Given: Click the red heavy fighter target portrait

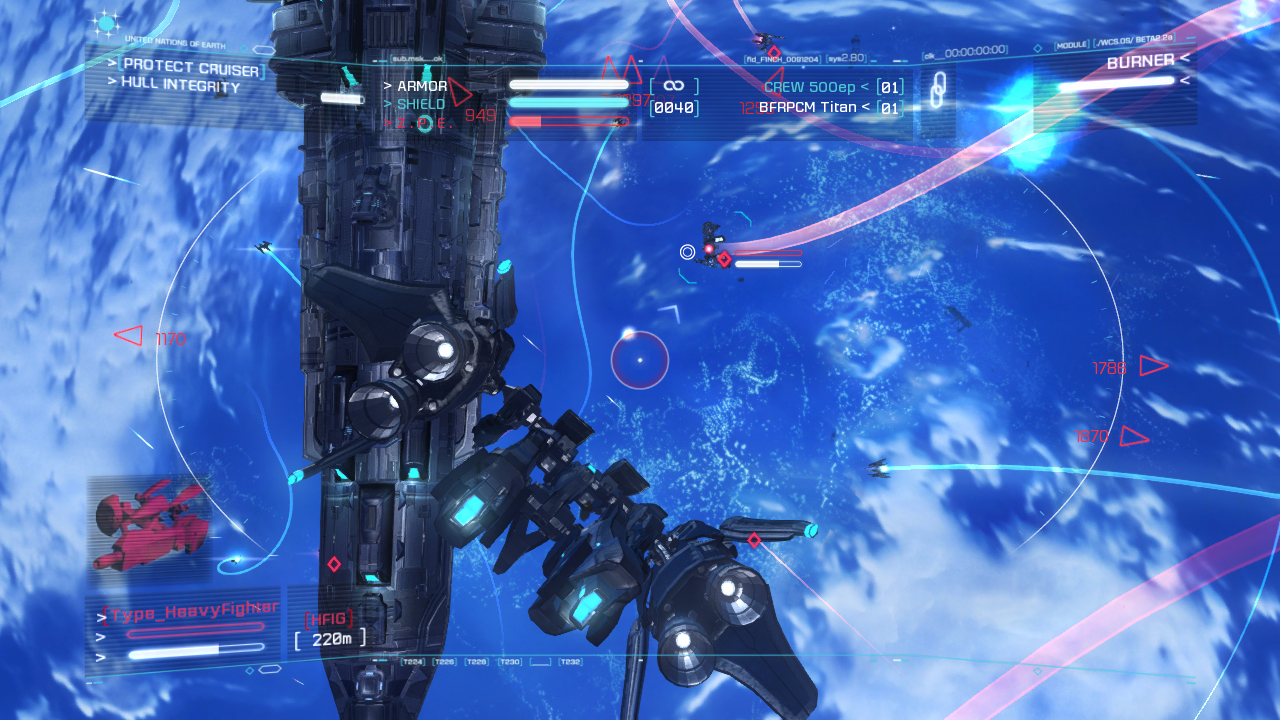Looking at the screenshot, I should click(148, 527).
